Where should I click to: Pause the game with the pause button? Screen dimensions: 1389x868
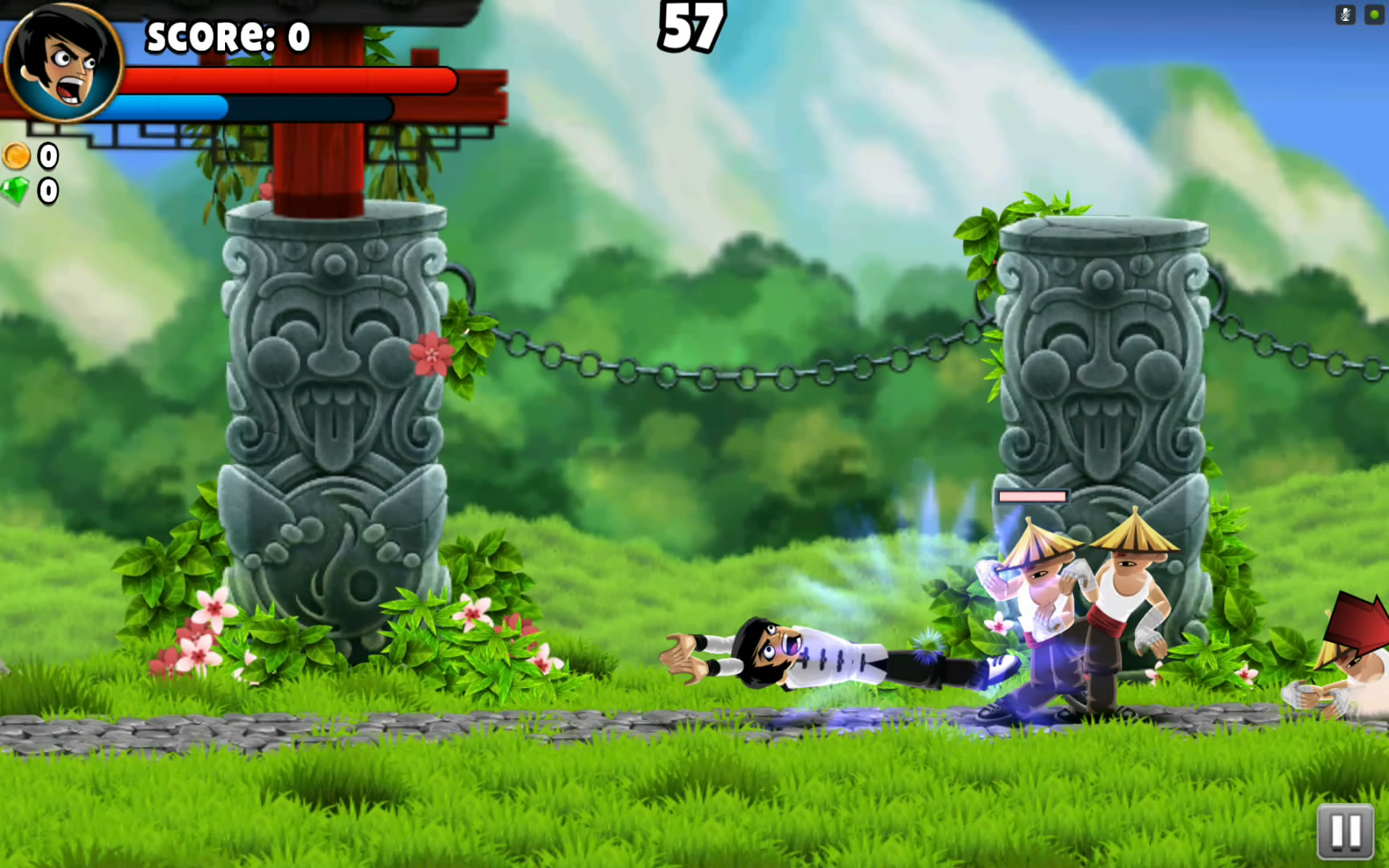[x=1346, y=831]
